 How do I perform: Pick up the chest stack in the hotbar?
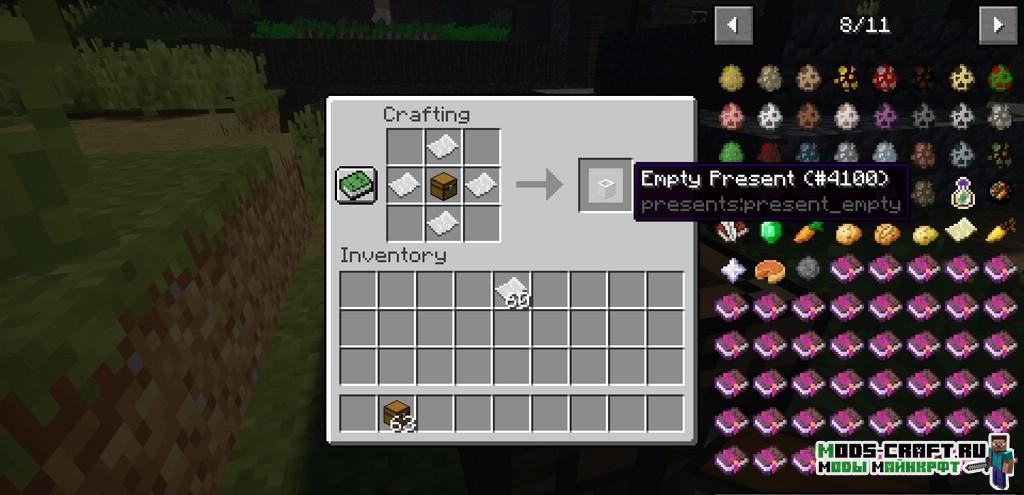coord(399,414)
